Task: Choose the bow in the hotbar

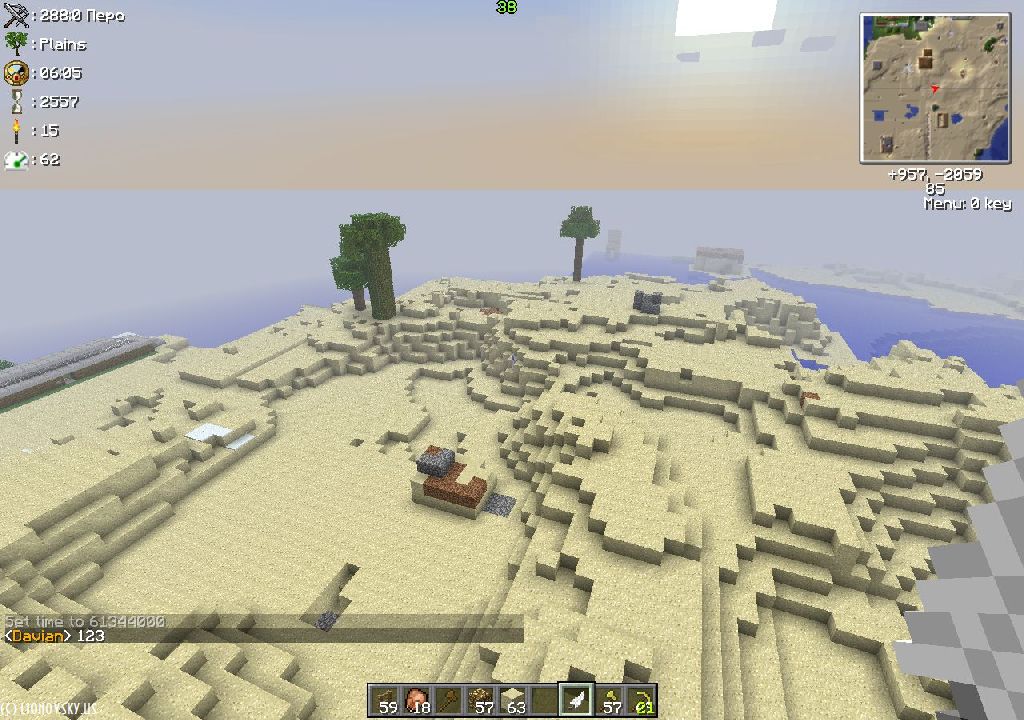Action: (x=642, y=701)
